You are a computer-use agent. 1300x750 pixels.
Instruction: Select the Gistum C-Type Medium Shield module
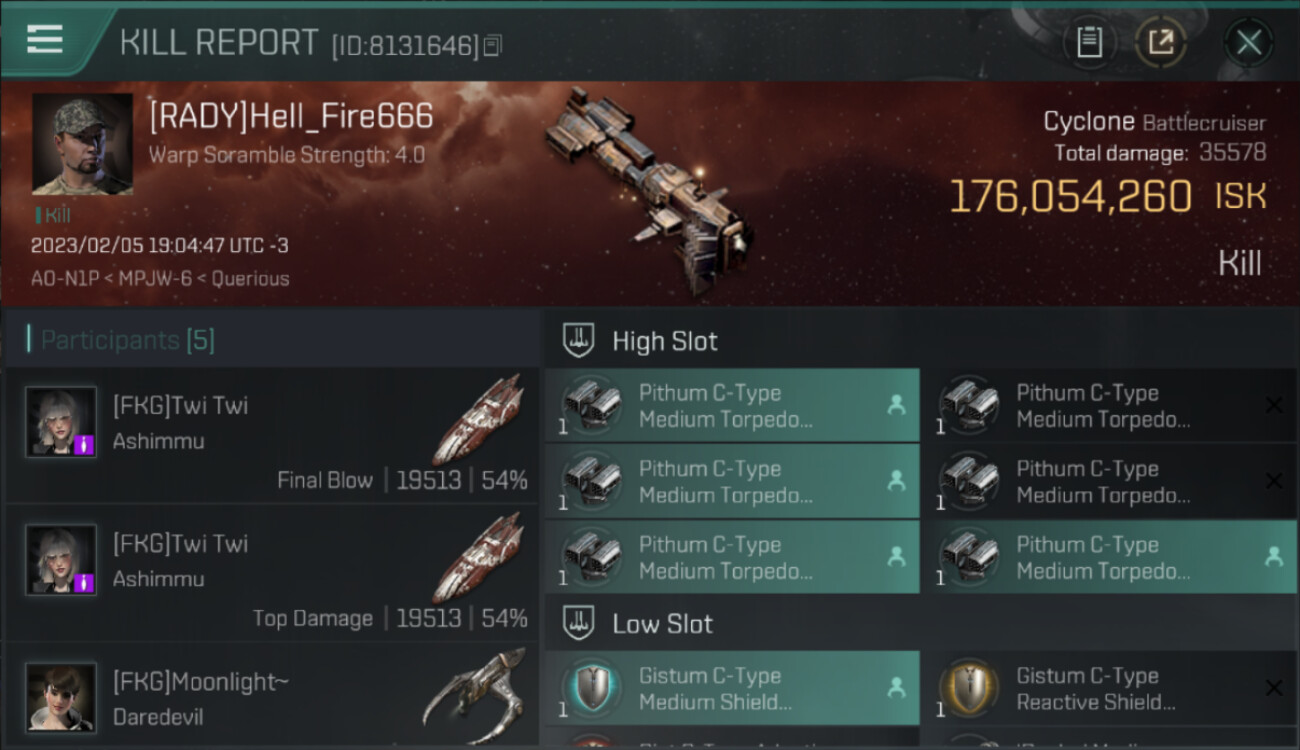pyautogui.click(x=732, y=688)
